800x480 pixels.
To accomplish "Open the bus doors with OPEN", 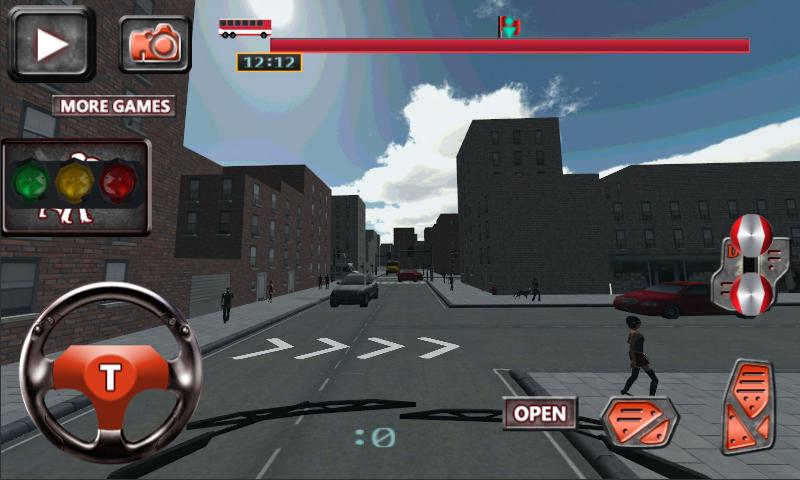I will click(x=540, y=413).
